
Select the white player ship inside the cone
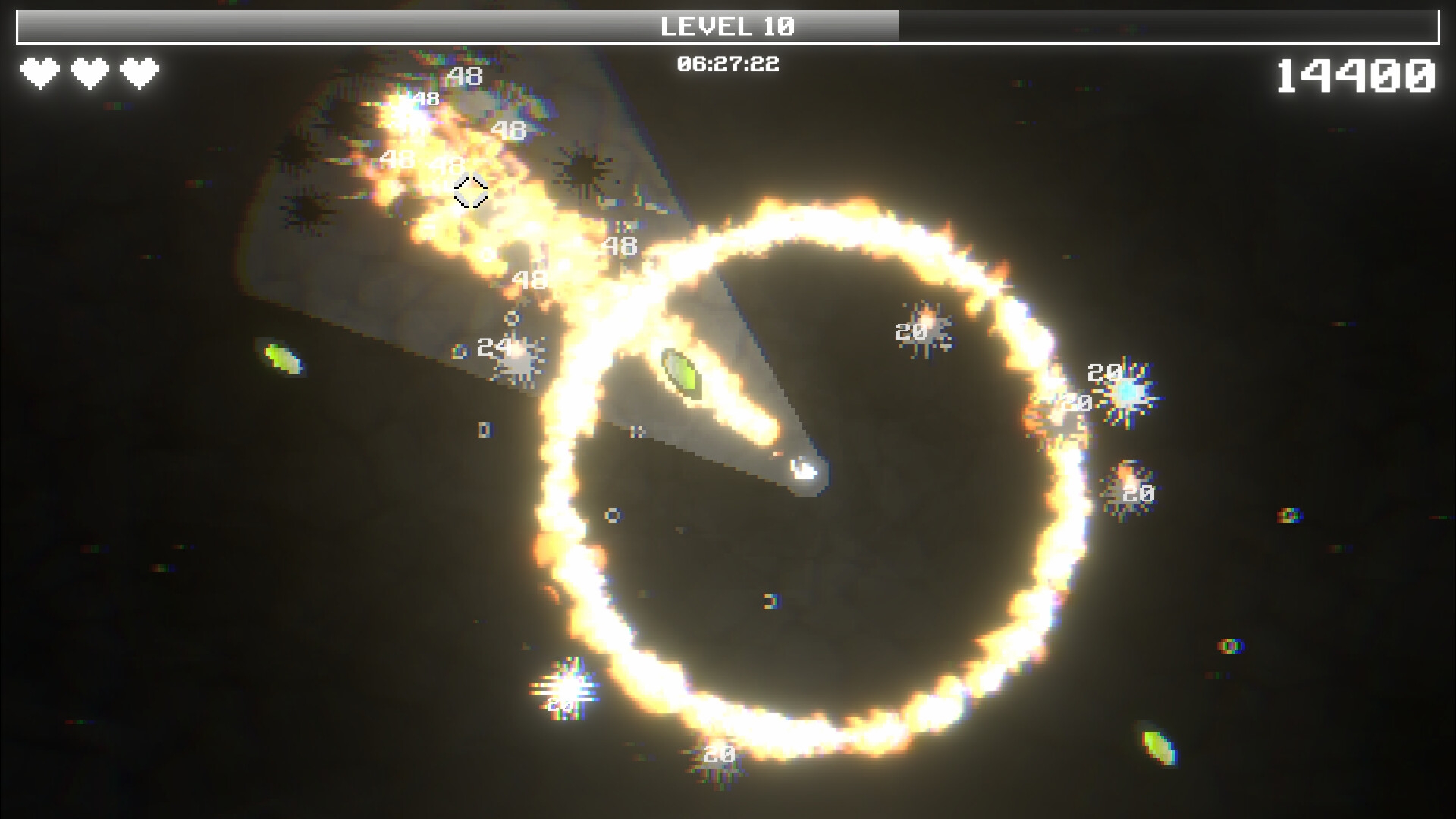point(804,471)
